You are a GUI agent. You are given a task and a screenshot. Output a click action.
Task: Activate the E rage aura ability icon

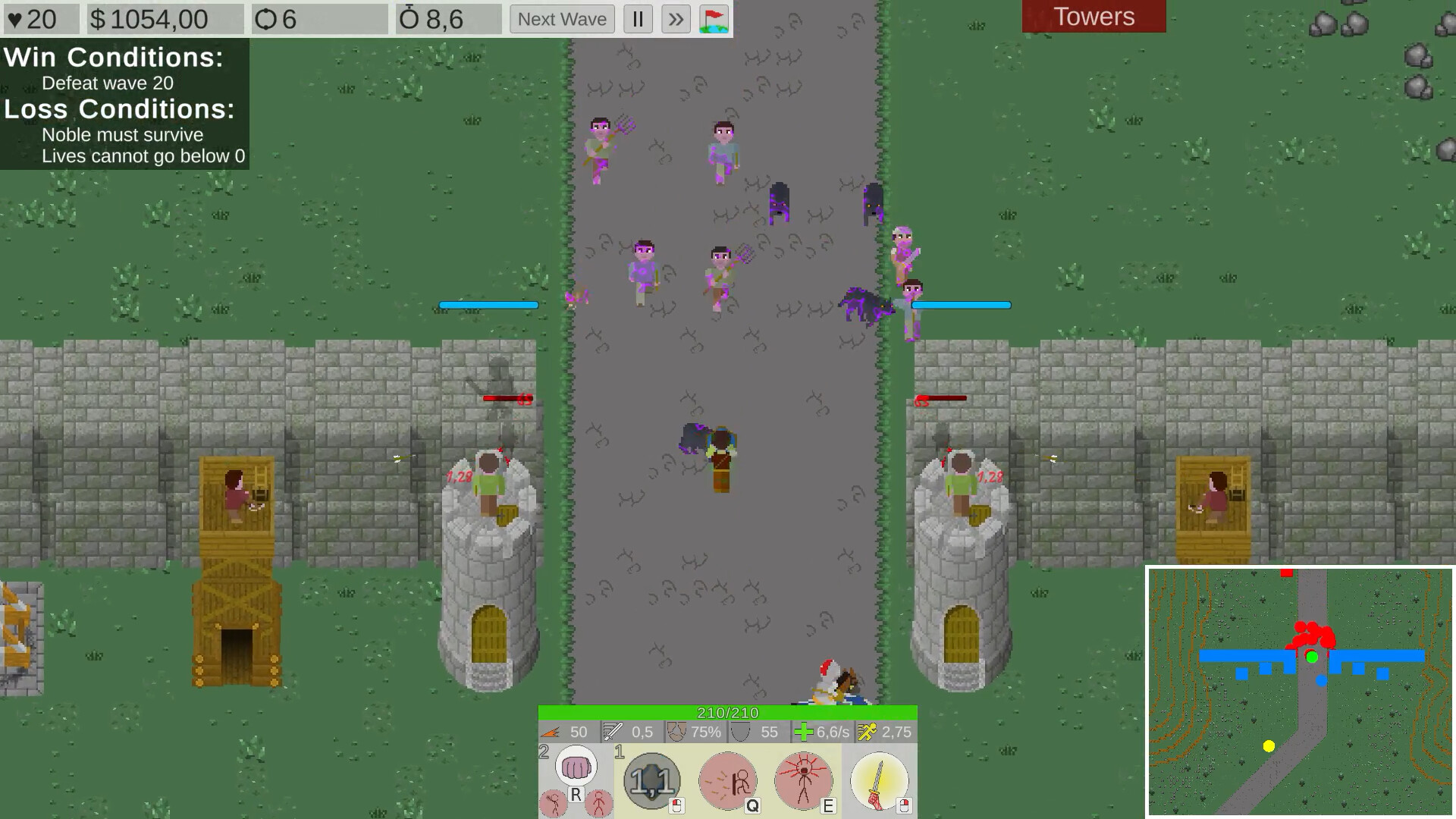(802, 780)
